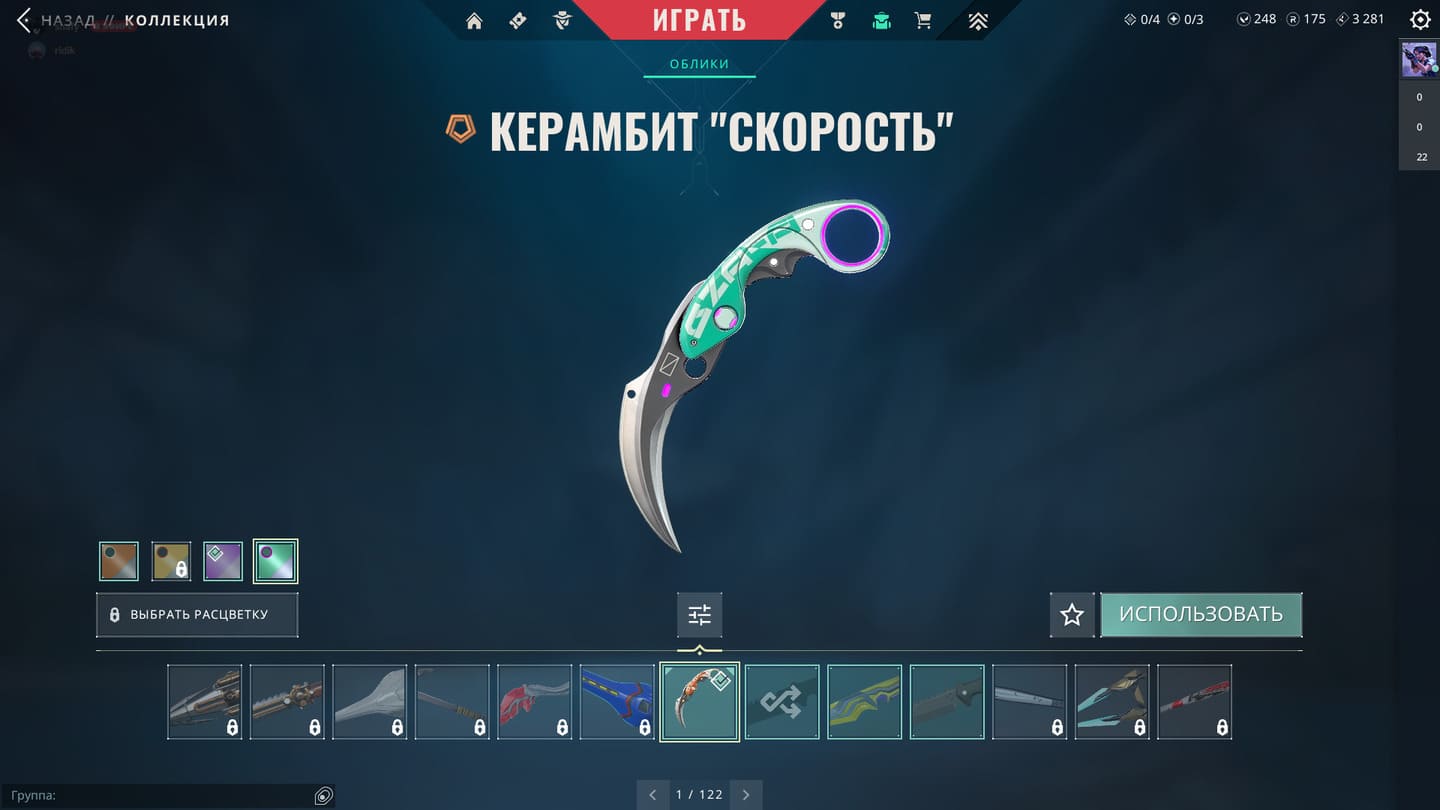Click the ВЫБРАТЬ РАСЦВЕТКУ button
This screenshot has height=810, width=1440.
pyautogui.click(x=197, y=615)
